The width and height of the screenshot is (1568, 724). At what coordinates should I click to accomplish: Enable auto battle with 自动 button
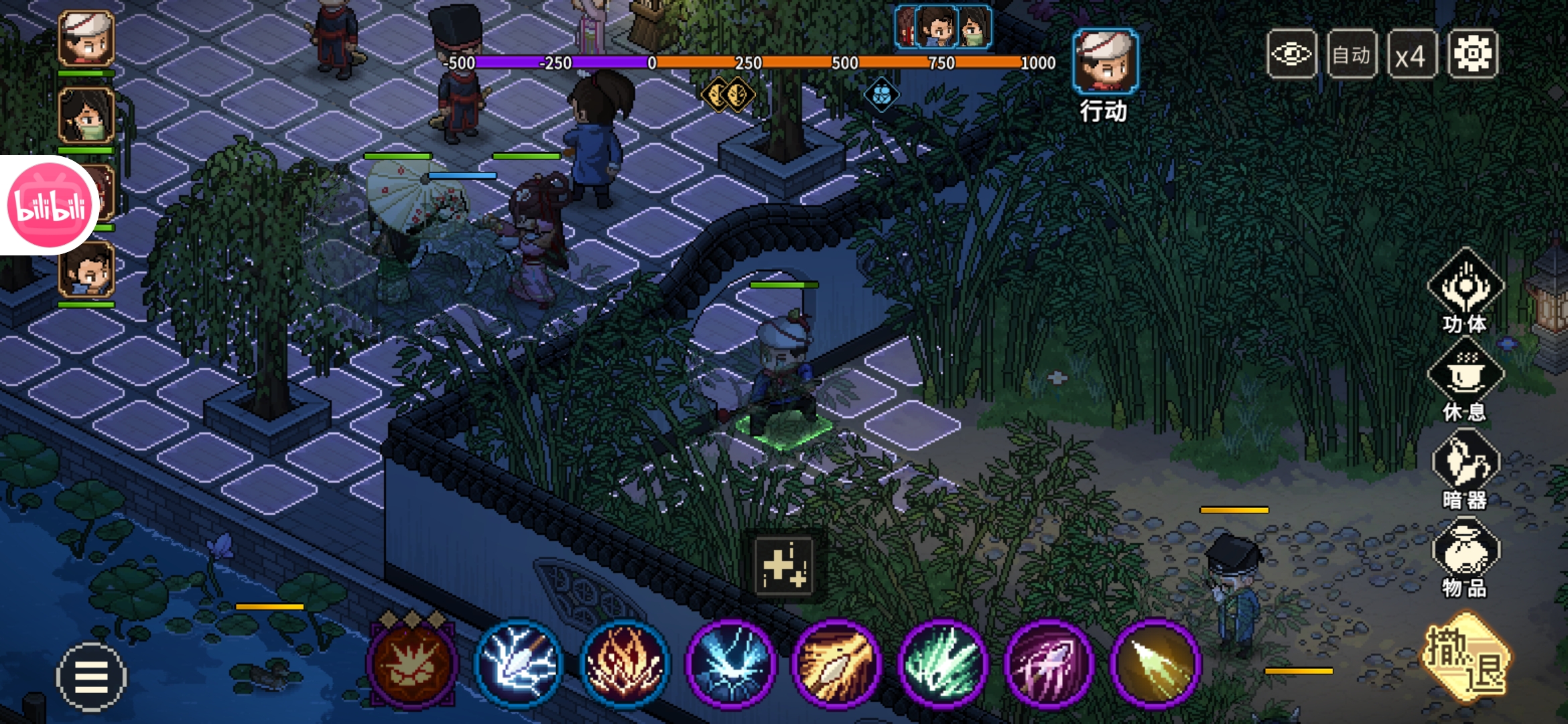click(x=1352, y=54)
